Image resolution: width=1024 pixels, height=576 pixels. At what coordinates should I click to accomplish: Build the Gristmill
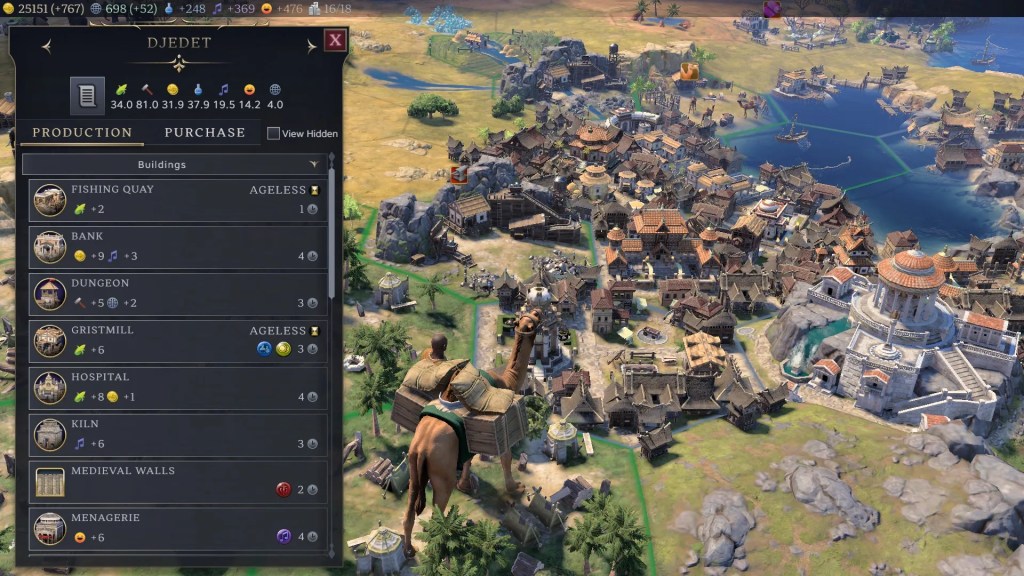point(177,340)
